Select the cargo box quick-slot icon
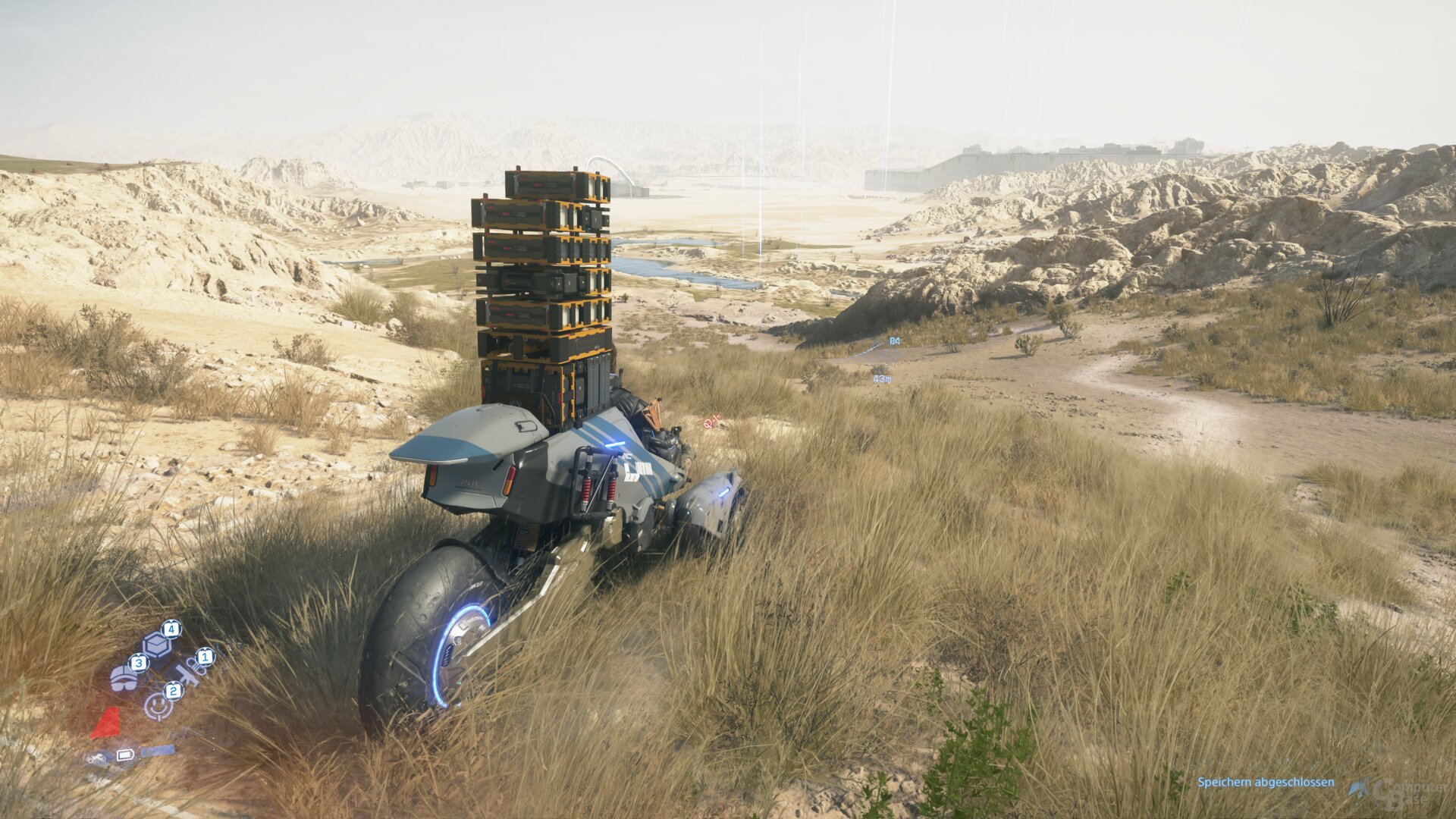The height and width of the screenshot is (819, 1456). pos(156,645)
